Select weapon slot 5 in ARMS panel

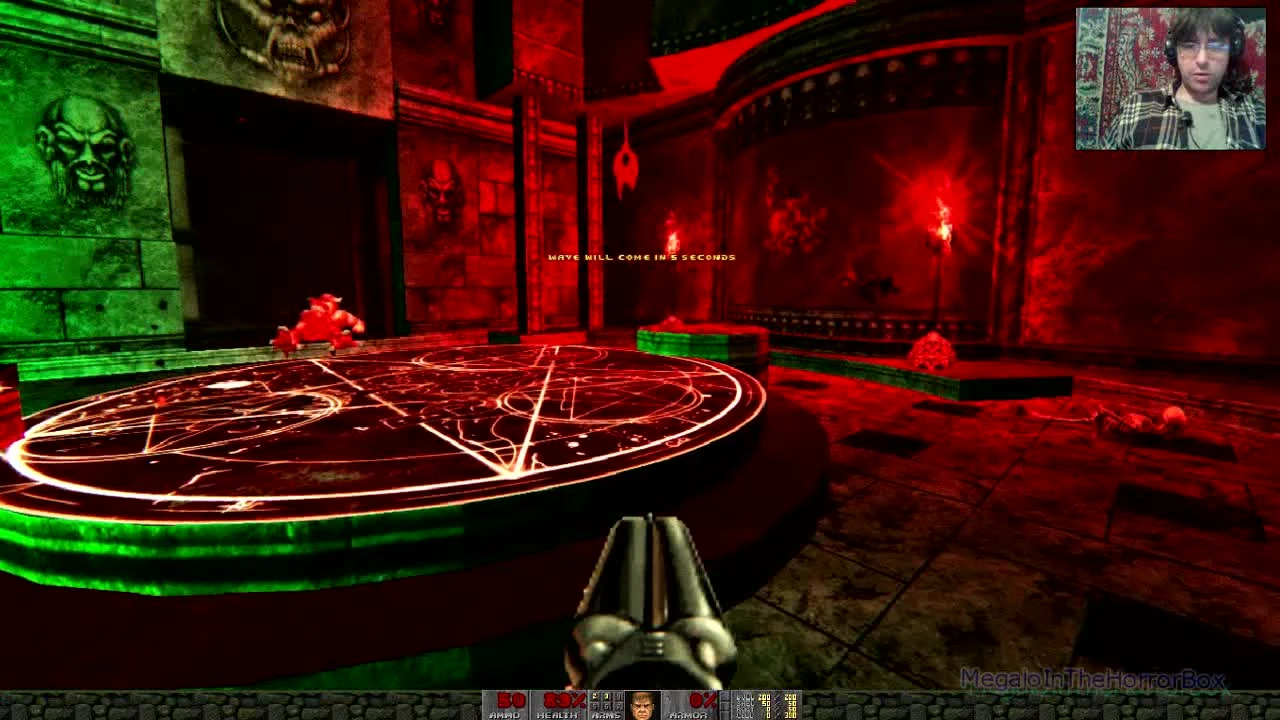pyautogui.click(x=594, y=705)
